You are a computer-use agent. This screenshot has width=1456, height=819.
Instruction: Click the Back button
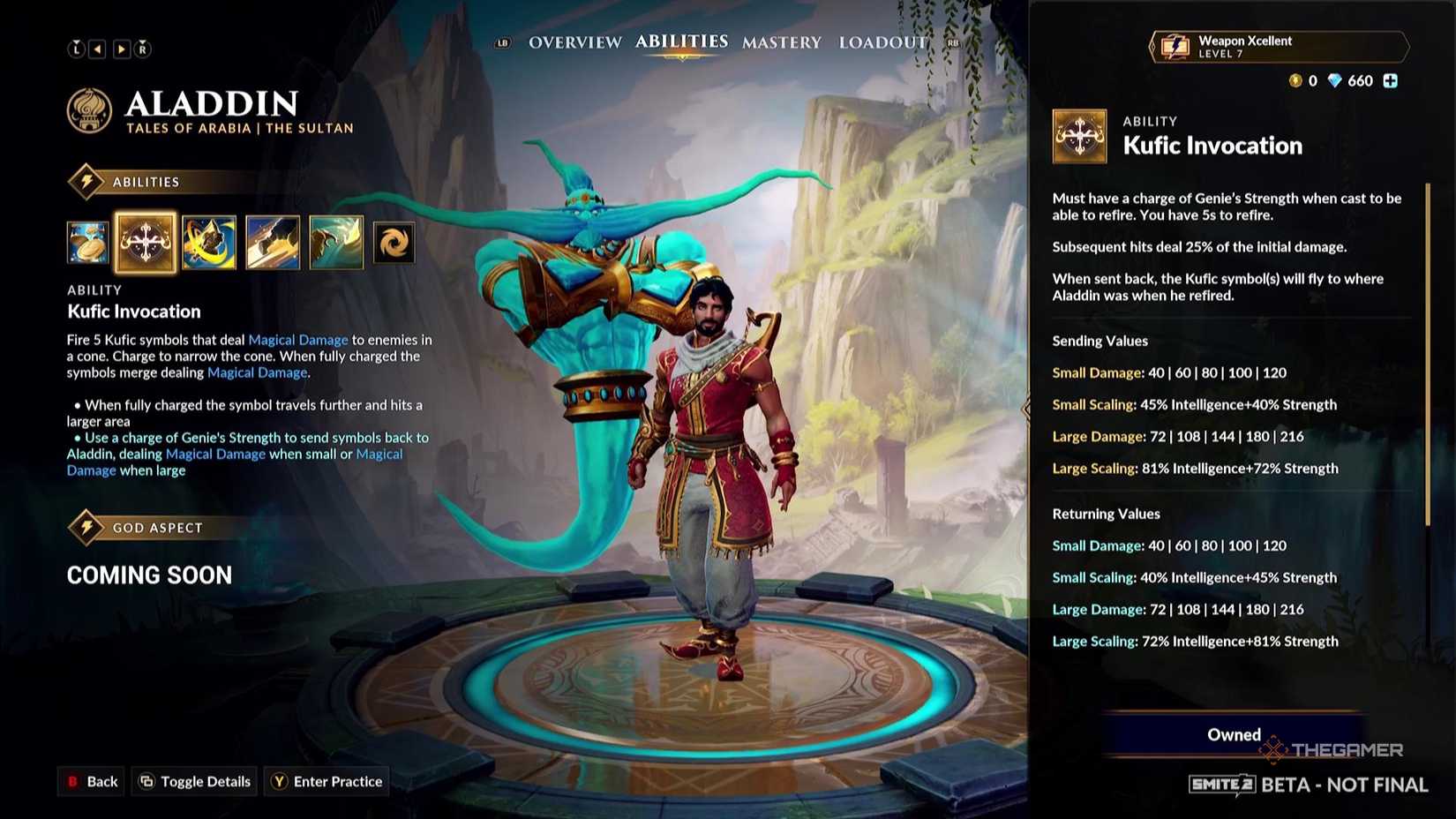coord(91,781)
